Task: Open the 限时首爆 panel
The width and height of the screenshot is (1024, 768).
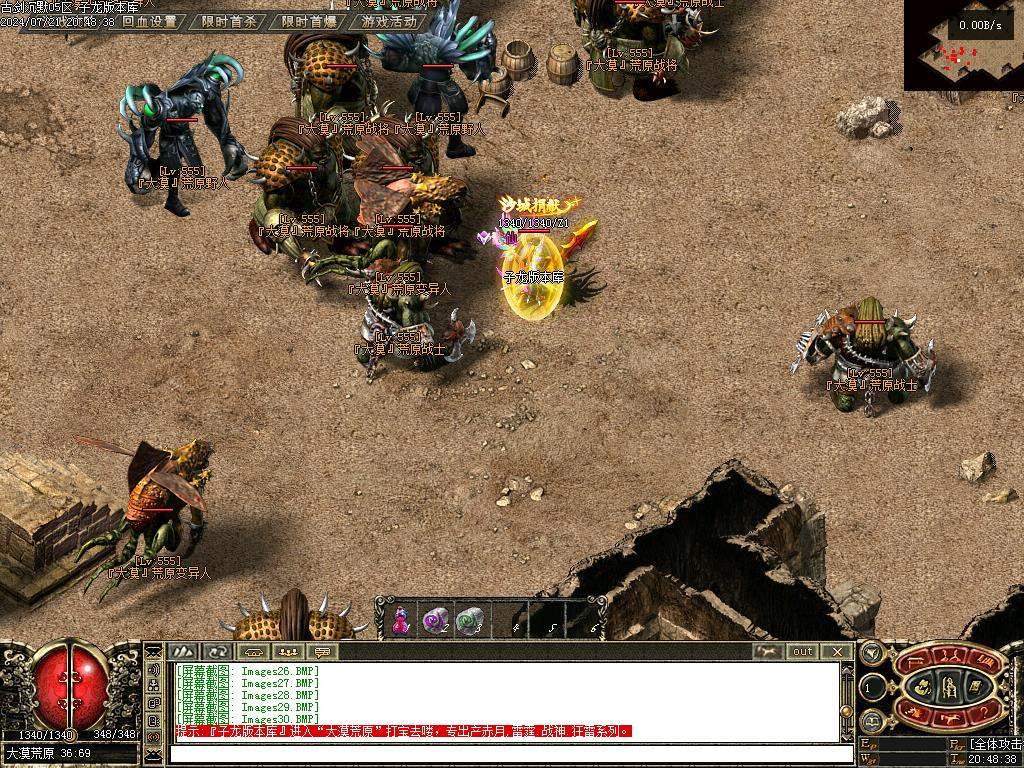Action: [x=309, y=21]
